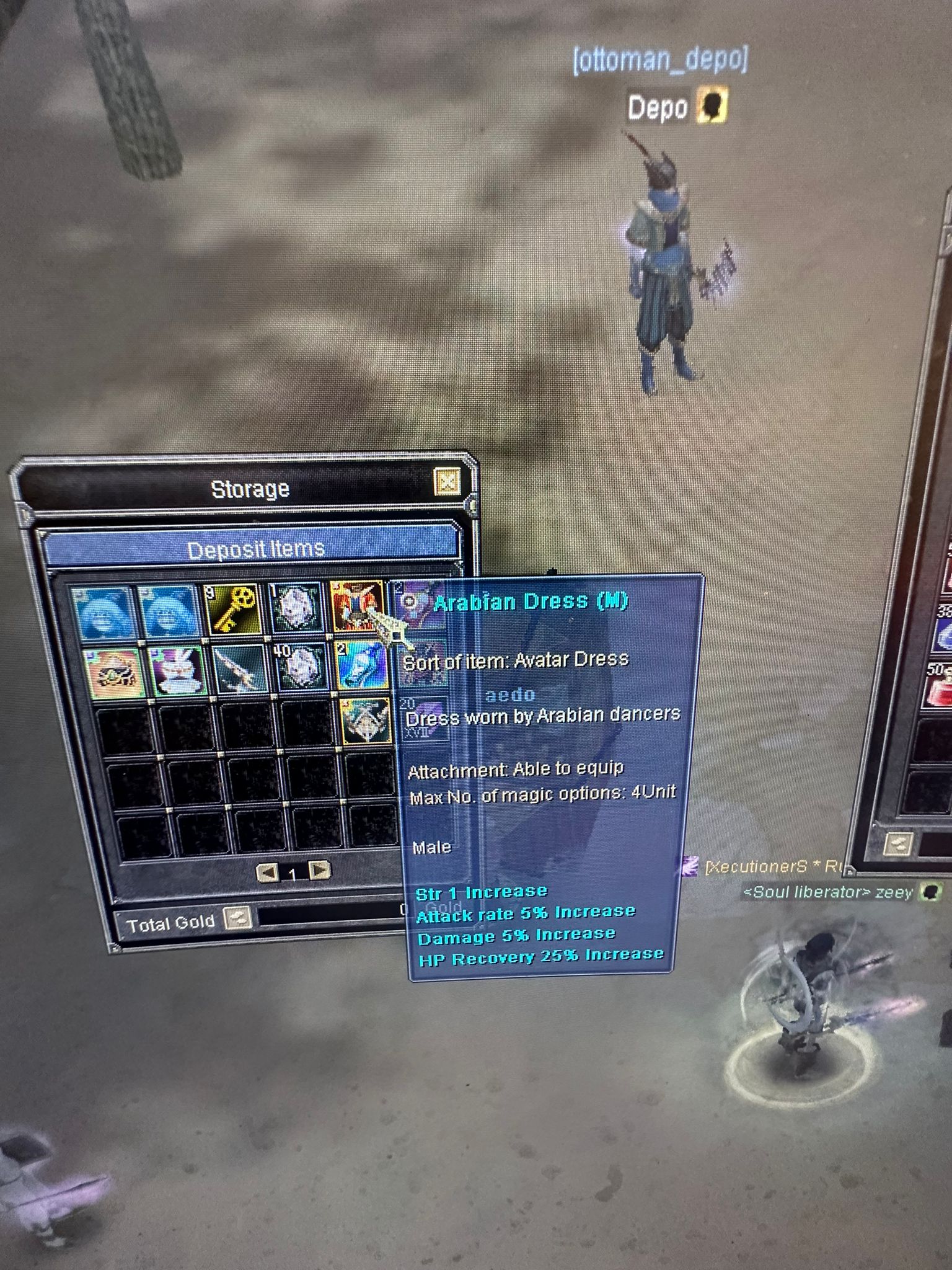Select the long sword item slot
Viewport: 952px width, 1270px height.
239,669
